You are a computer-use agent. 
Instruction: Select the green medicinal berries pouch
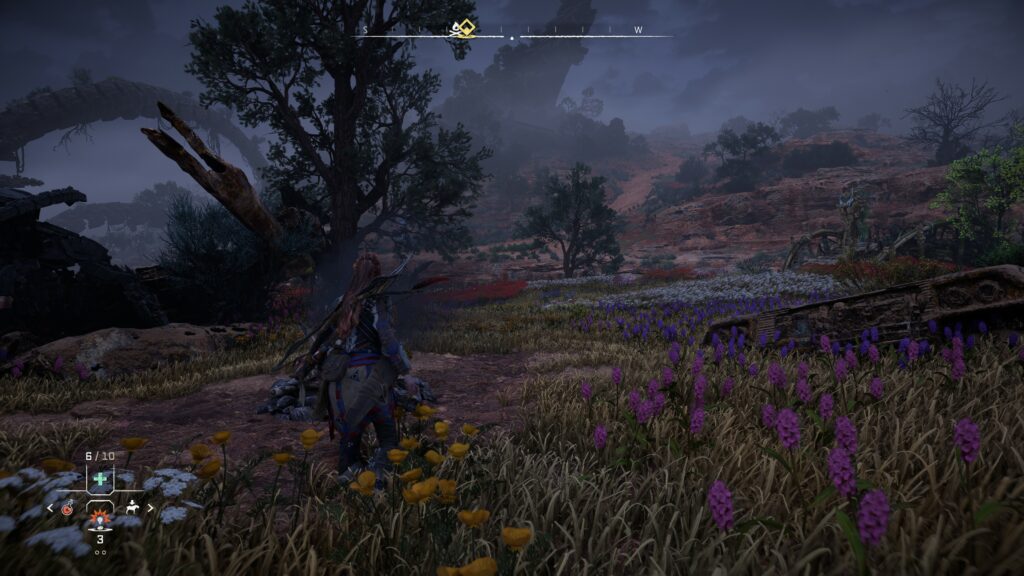[x=100, y=480]
